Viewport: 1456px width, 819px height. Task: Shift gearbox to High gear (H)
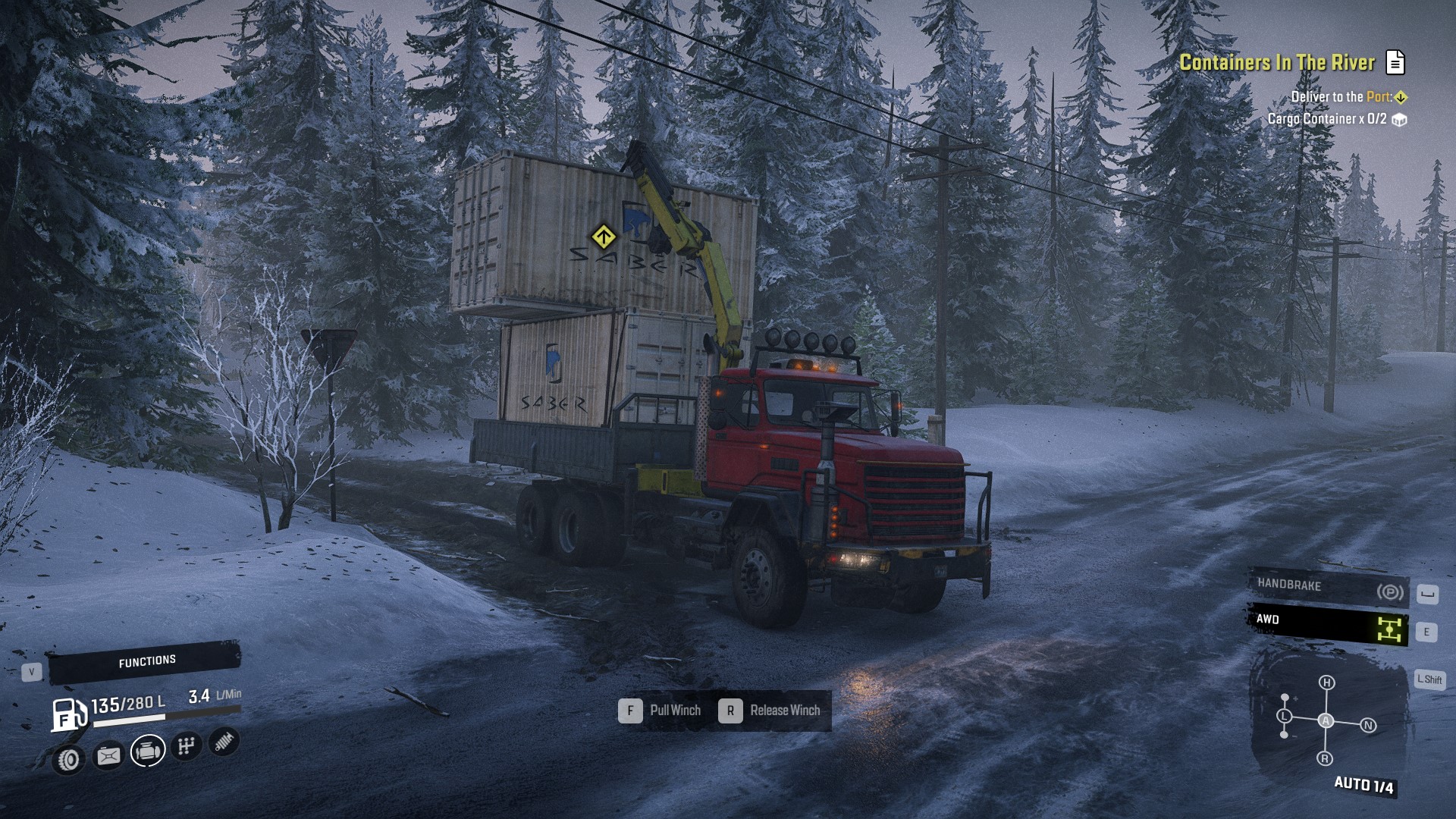[1326, 682]
